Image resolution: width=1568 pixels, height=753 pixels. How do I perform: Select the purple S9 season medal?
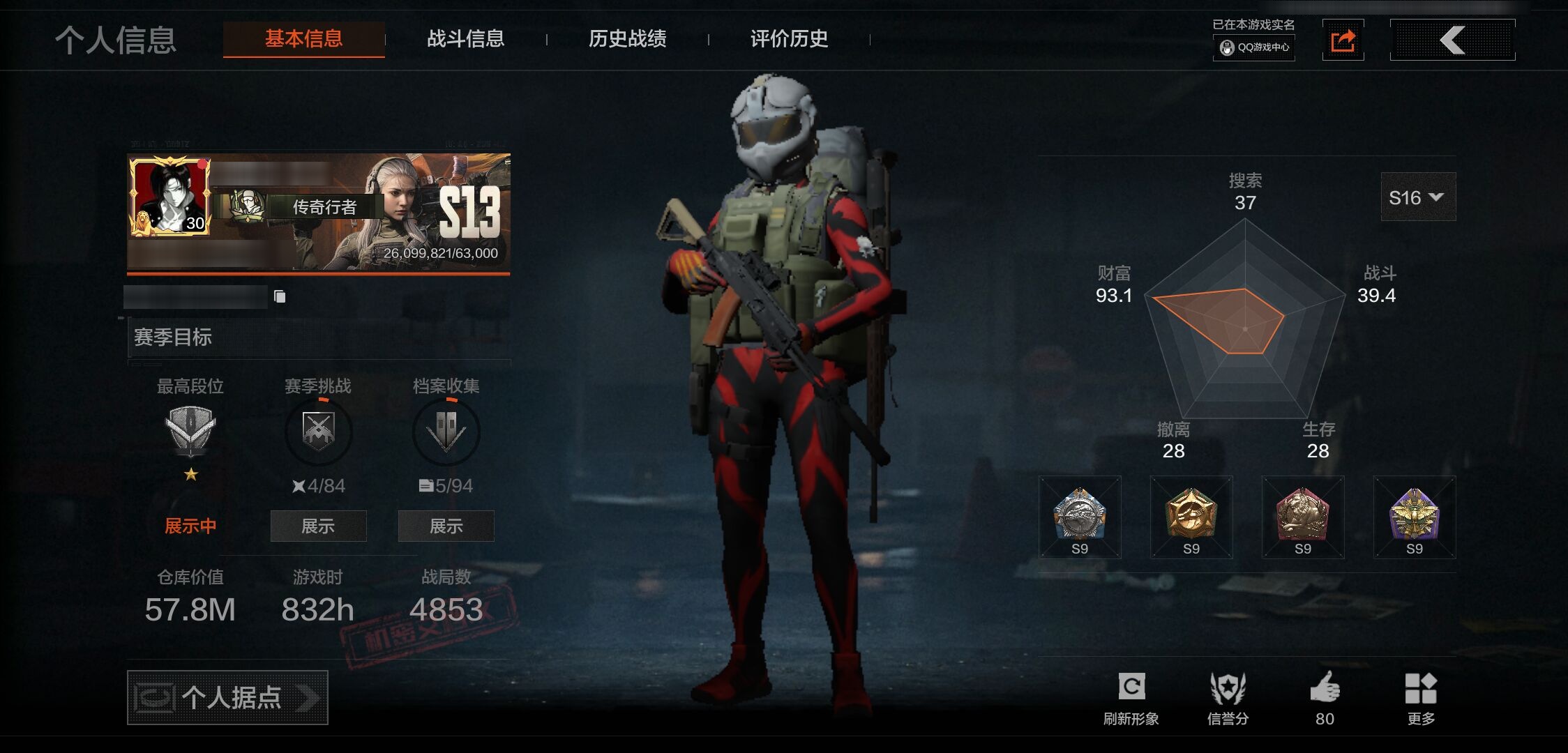coord(1414,517)
